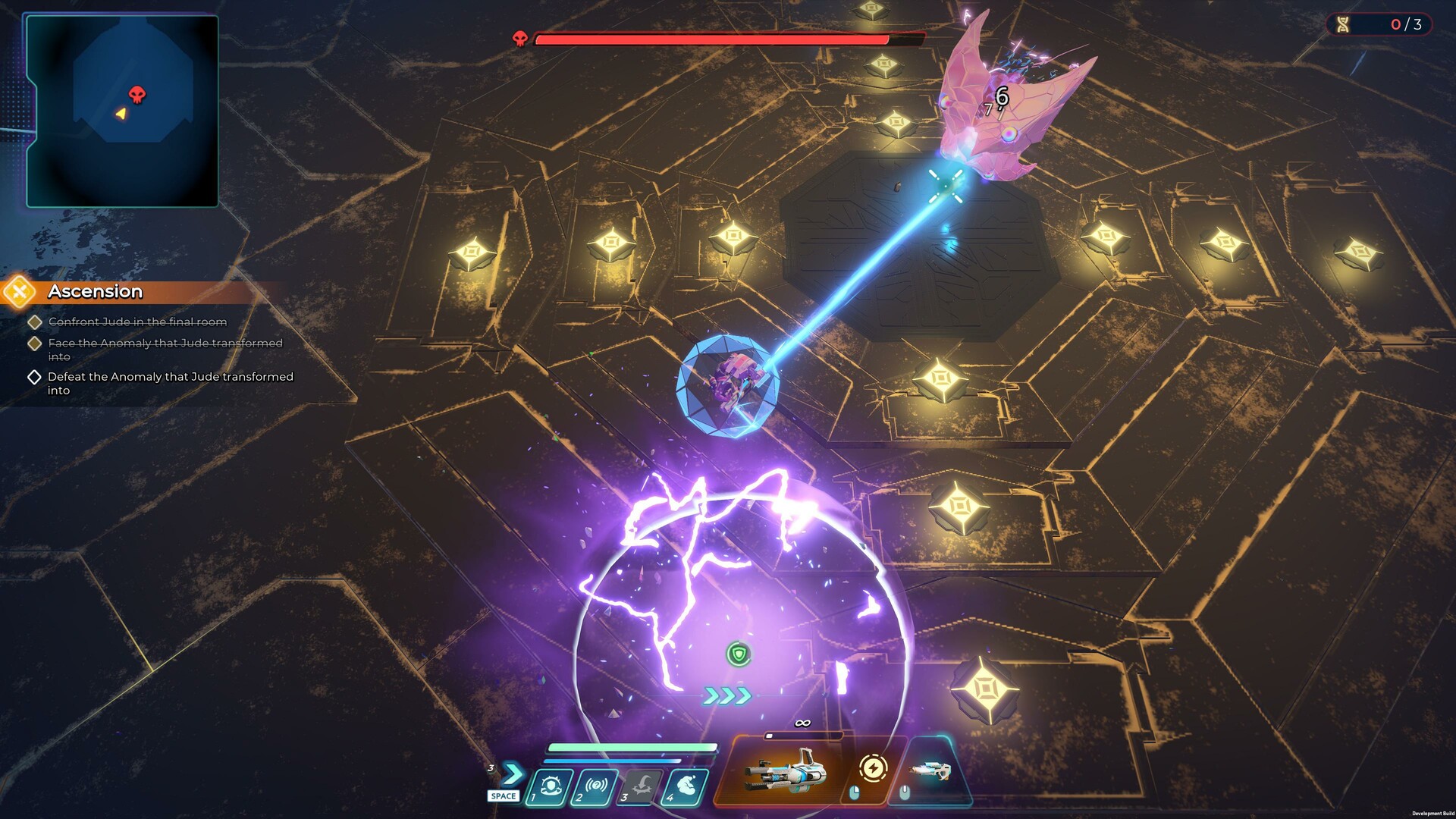Select the active Defeat the Anomaly objective
Image resolution: width=1456 pixels, height=819 pixels.
[170, 383]
